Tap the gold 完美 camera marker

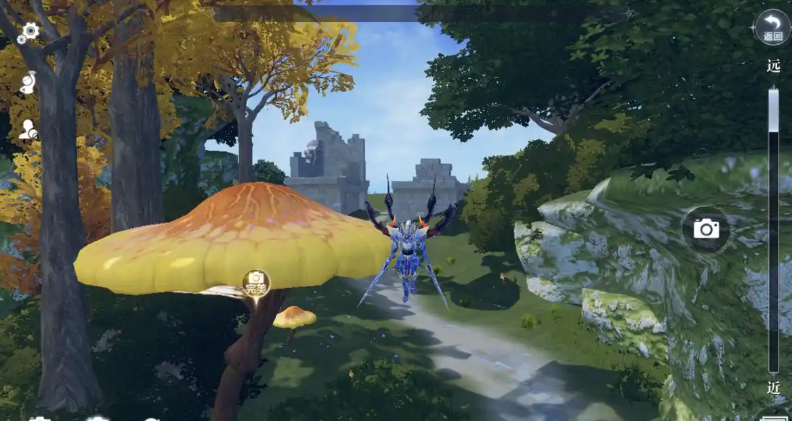click(256, 282)
